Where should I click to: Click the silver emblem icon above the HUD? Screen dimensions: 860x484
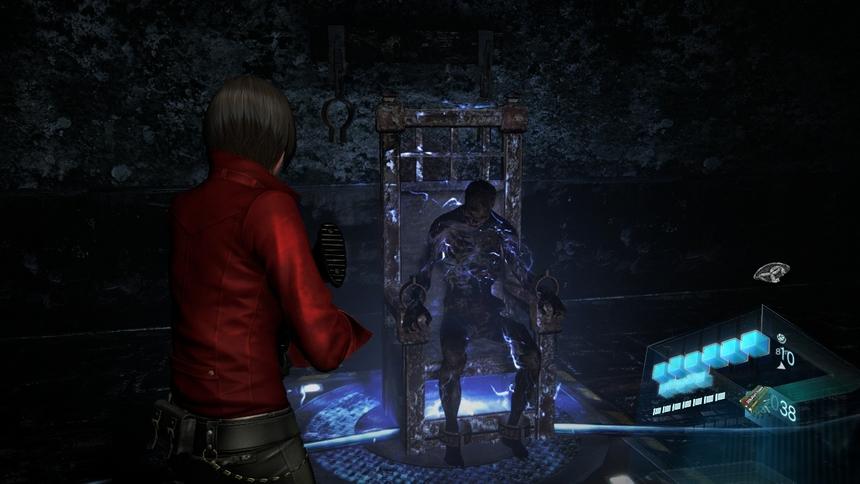[771, 272]
